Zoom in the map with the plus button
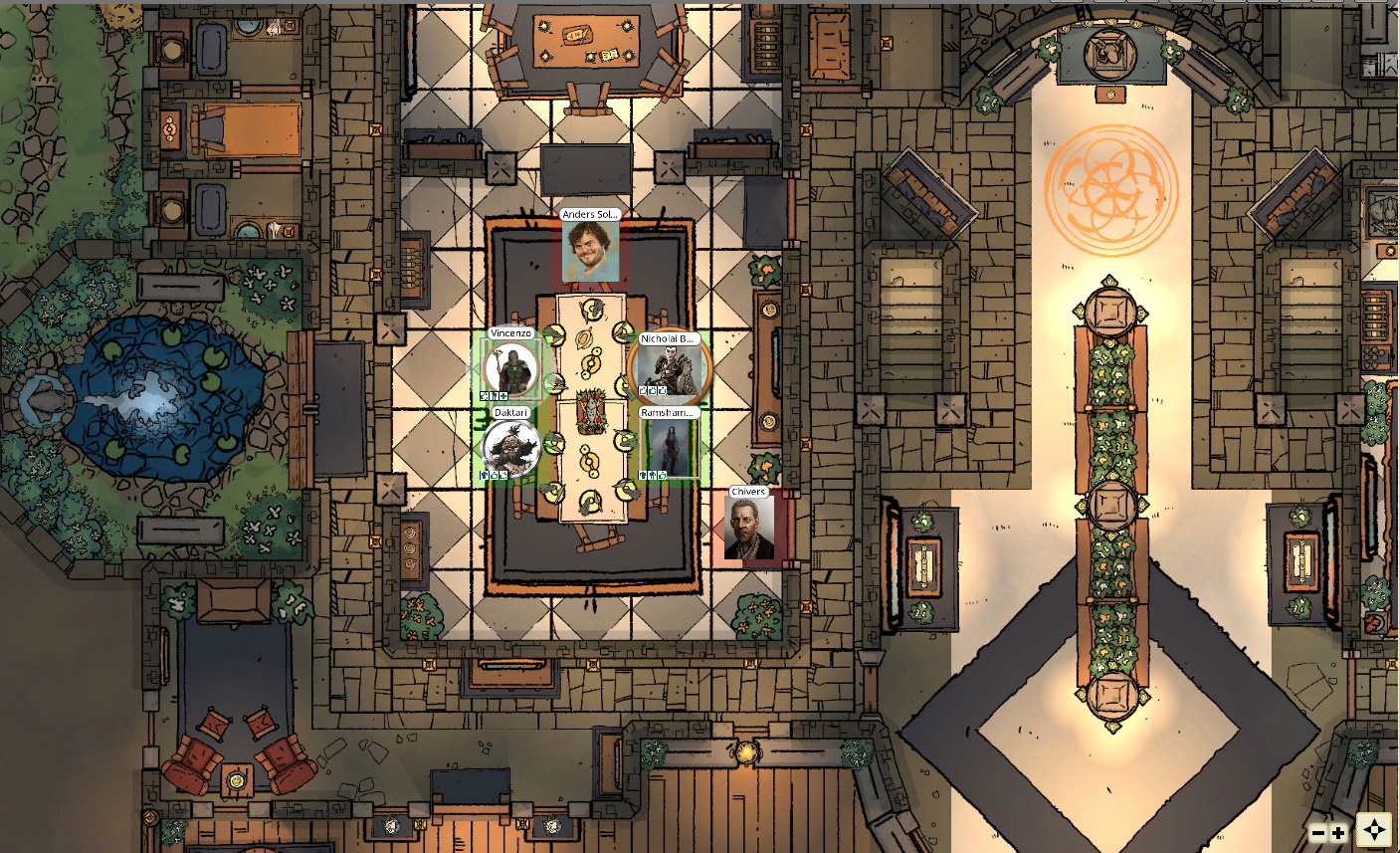 pos(1338,833)
